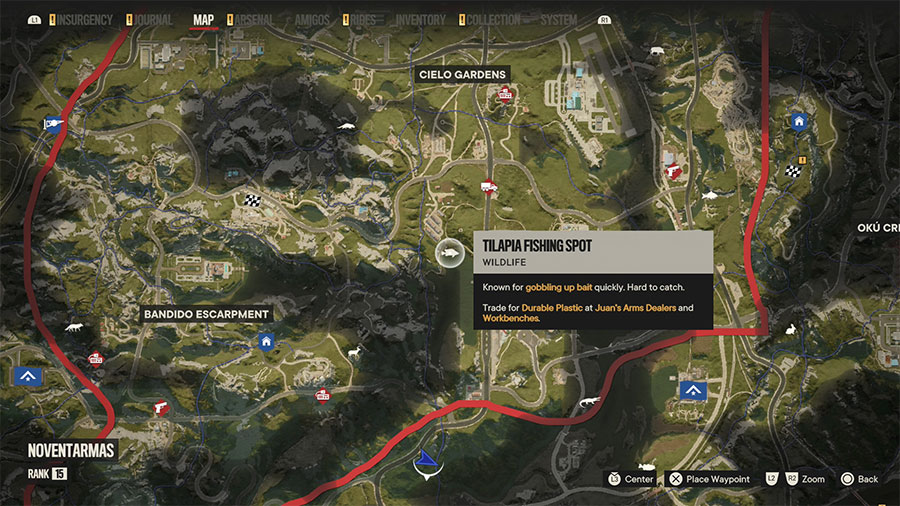Go to the Arsenal tab
This screenshot has height=506, width=900.
point(255,19)
